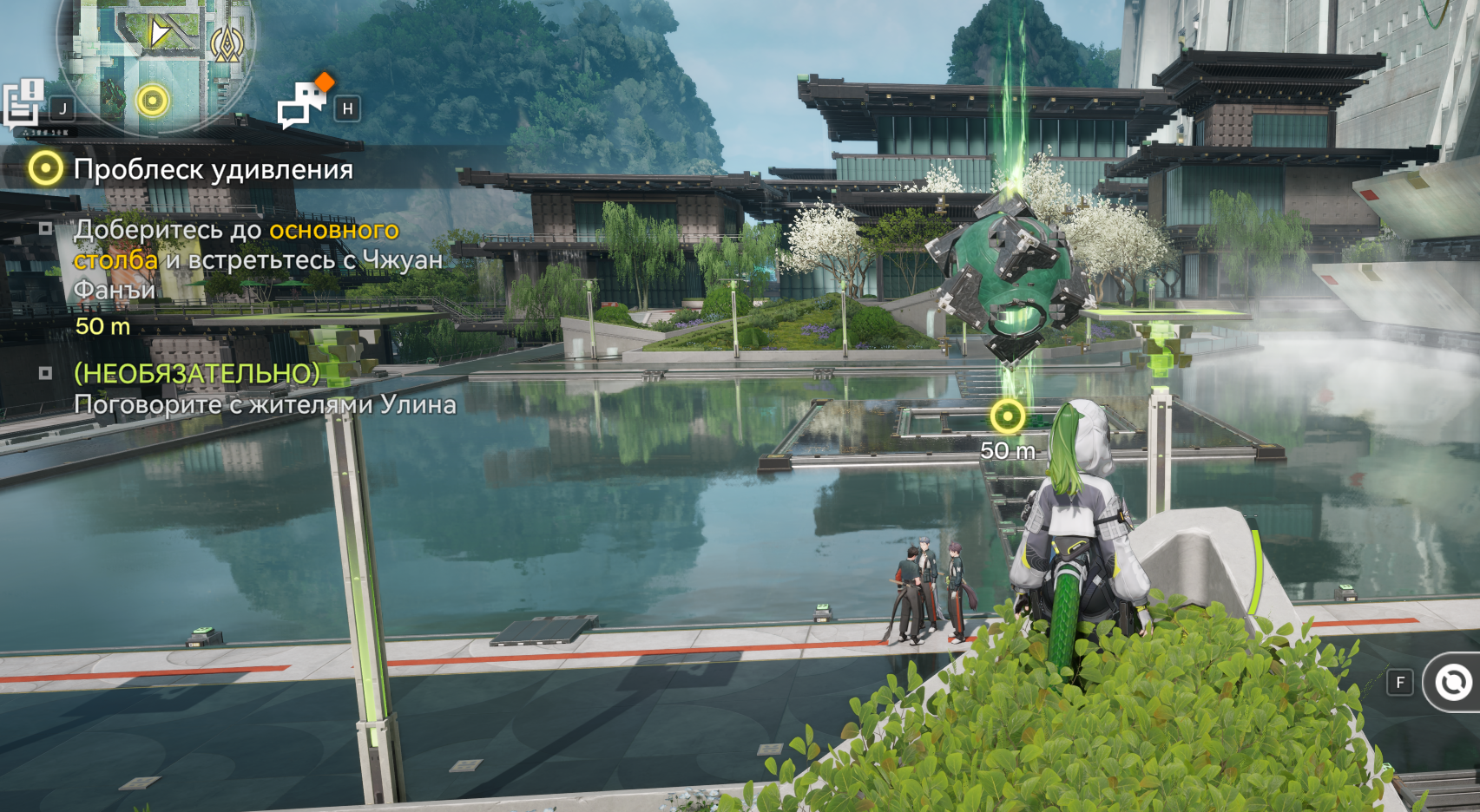Click the yellow objective marker on the minimap

pyautogui.click(x=152, y=101)
